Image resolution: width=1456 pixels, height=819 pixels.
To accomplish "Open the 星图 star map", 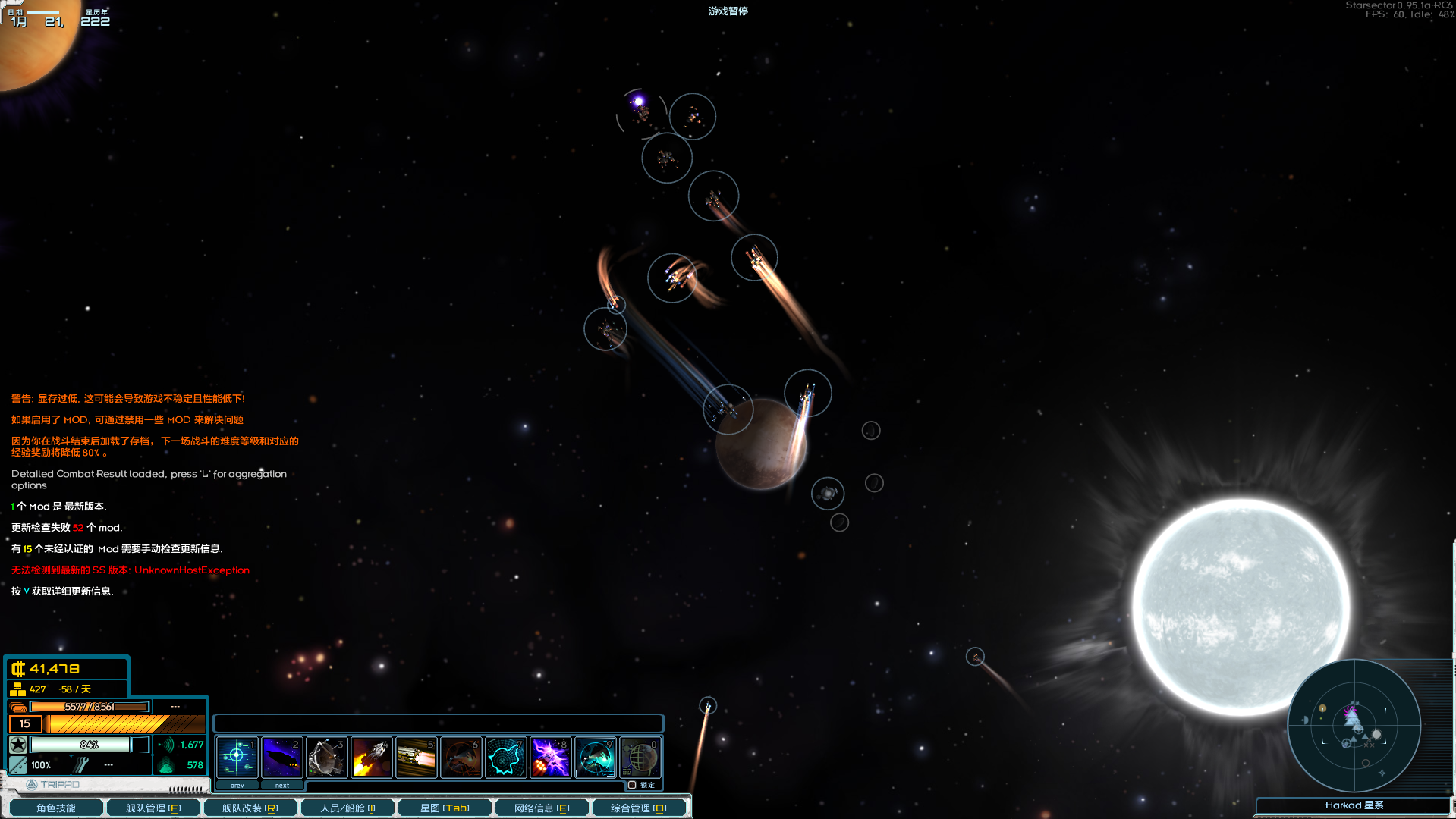I will pos(445,808).
